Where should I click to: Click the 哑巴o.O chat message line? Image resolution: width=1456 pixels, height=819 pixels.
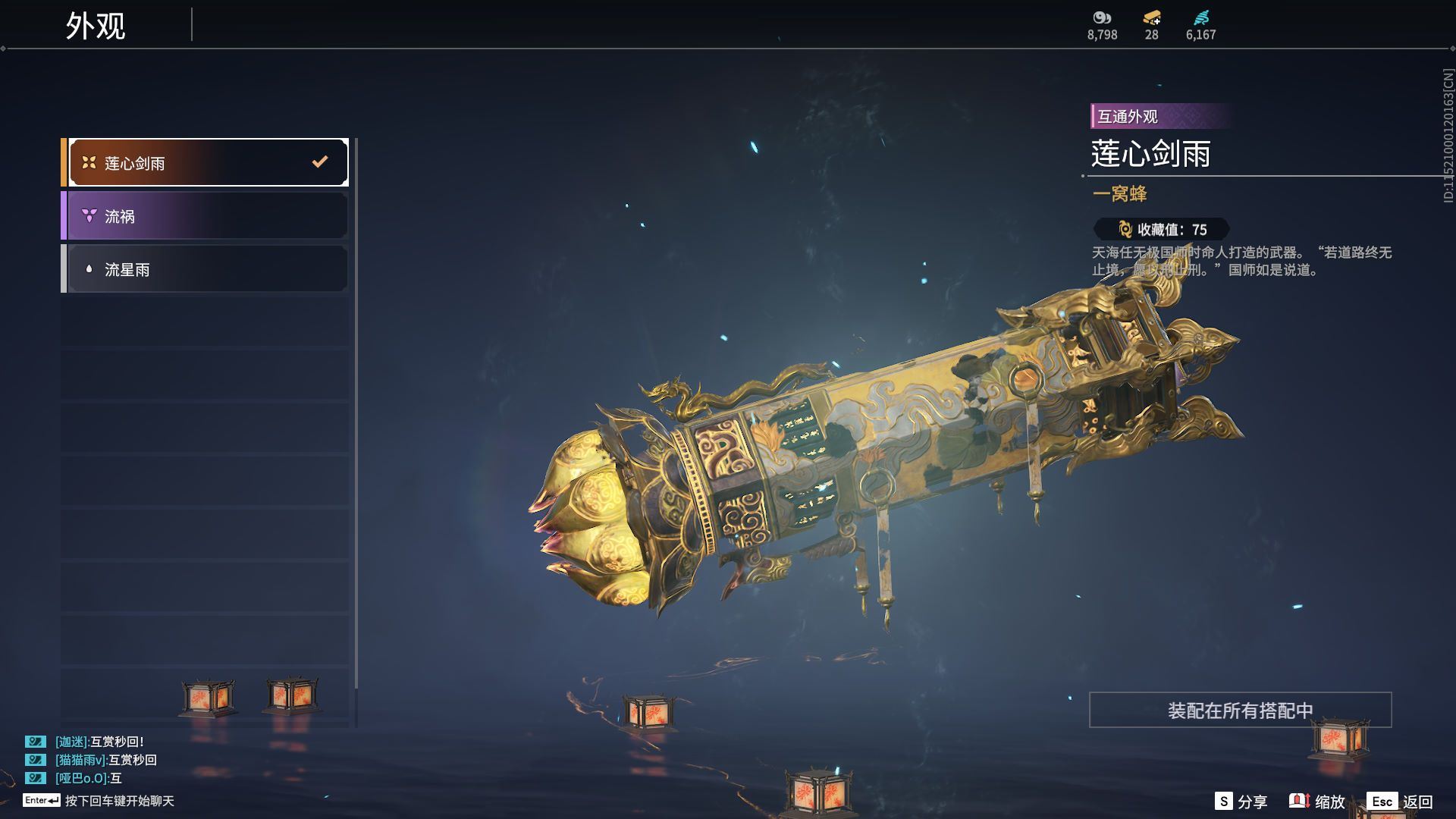point(88,778)
